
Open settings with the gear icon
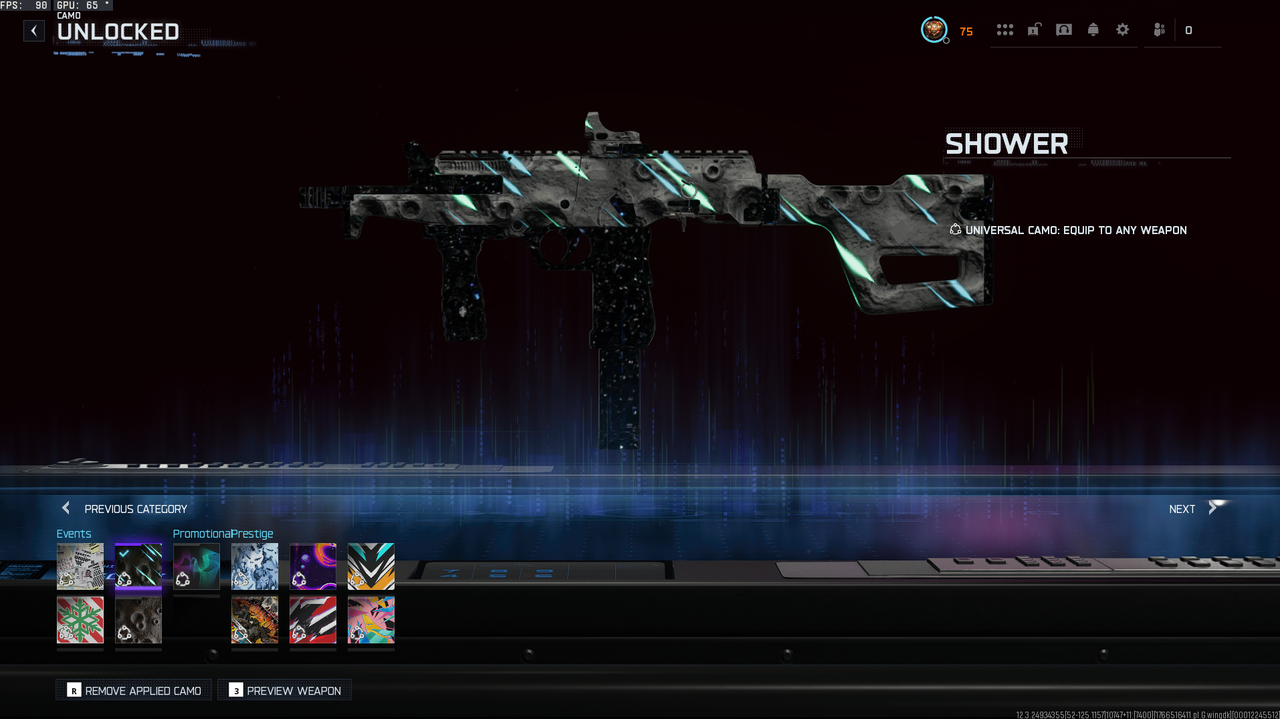coord(1123,30)
